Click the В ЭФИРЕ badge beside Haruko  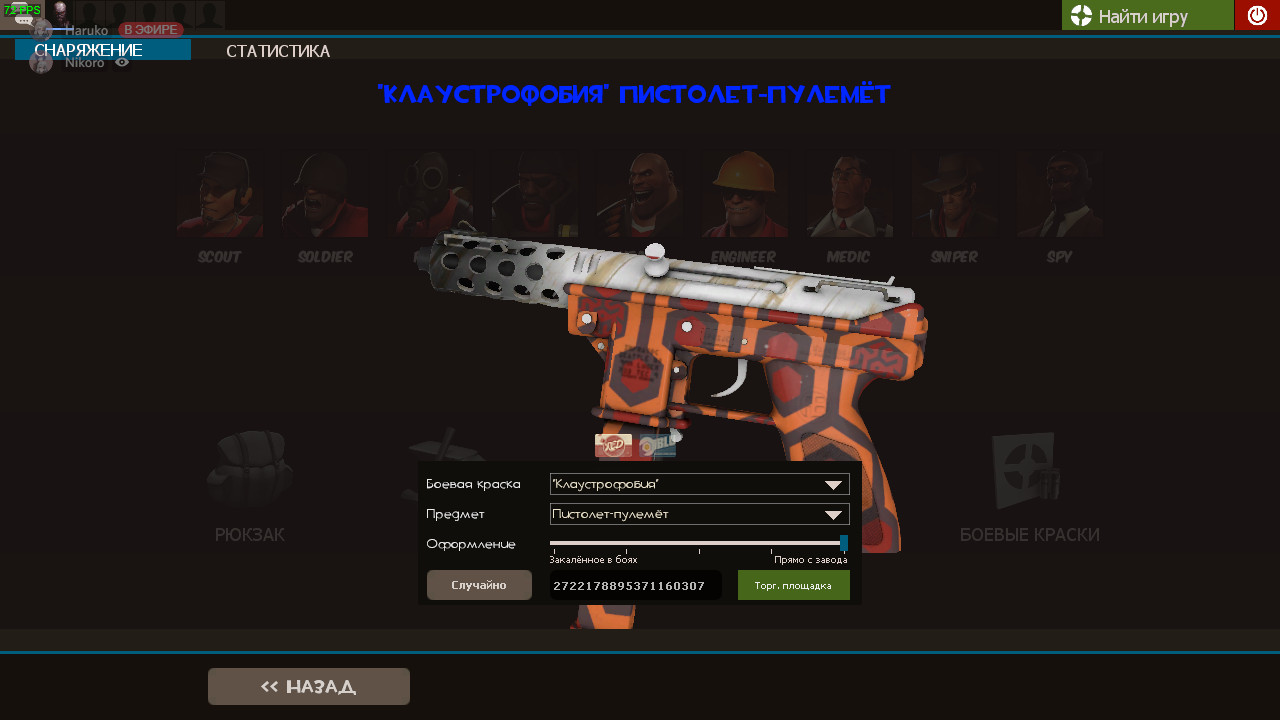[149, 30]
